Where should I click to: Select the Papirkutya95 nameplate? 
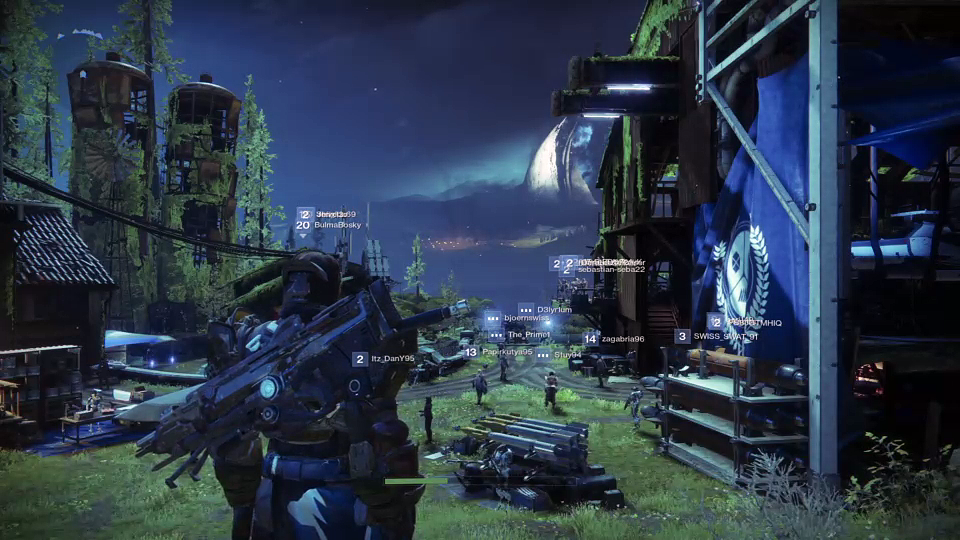pyautogui.click(x=506, y=352)
